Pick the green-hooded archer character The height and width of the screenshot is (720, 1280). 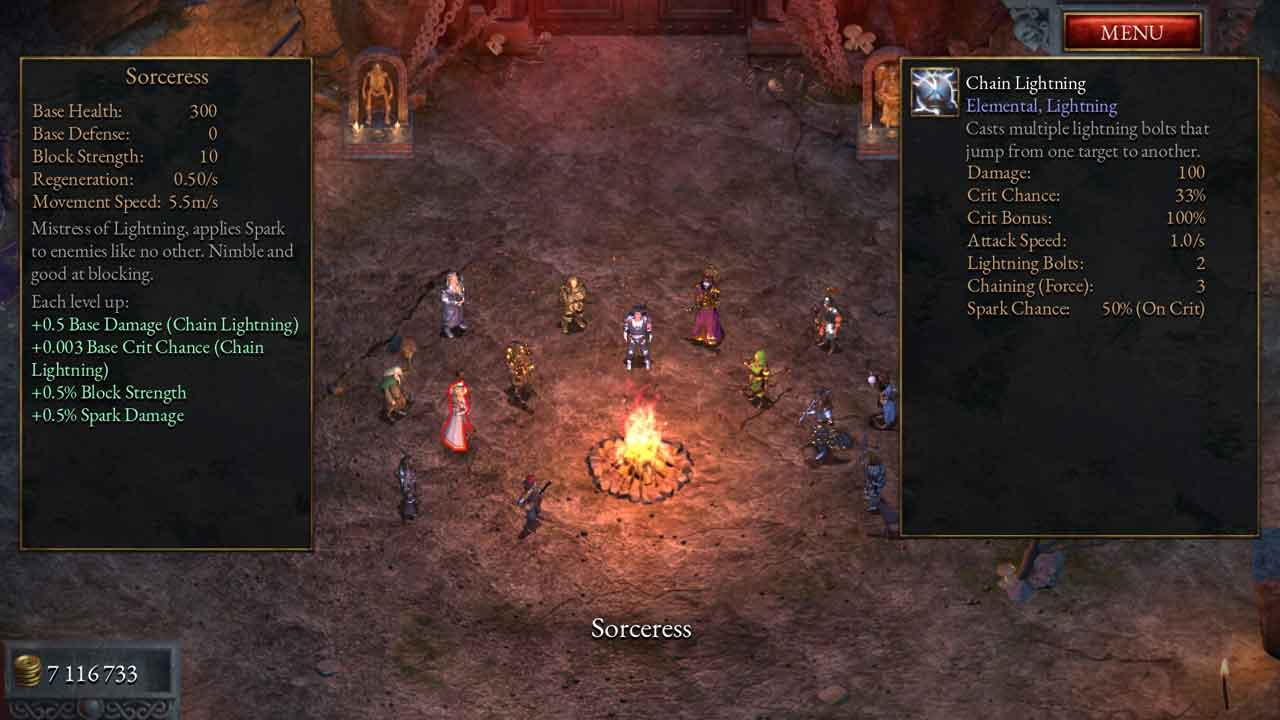761,378
